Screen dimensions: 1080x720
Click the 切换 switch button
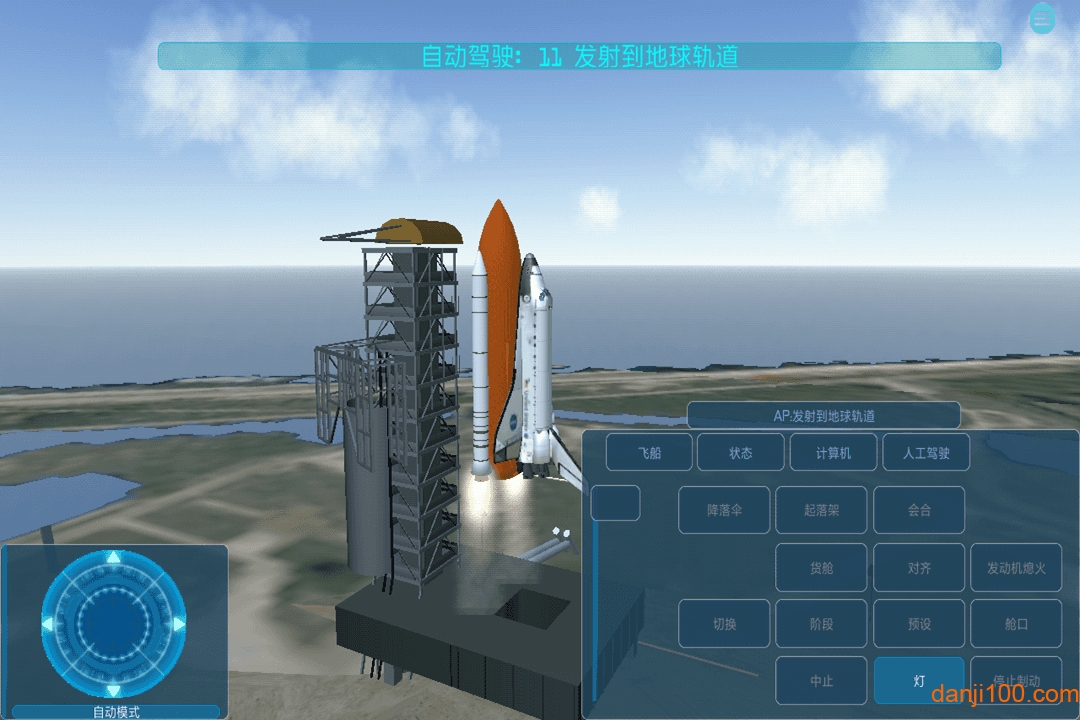click(x=724, y=624)
